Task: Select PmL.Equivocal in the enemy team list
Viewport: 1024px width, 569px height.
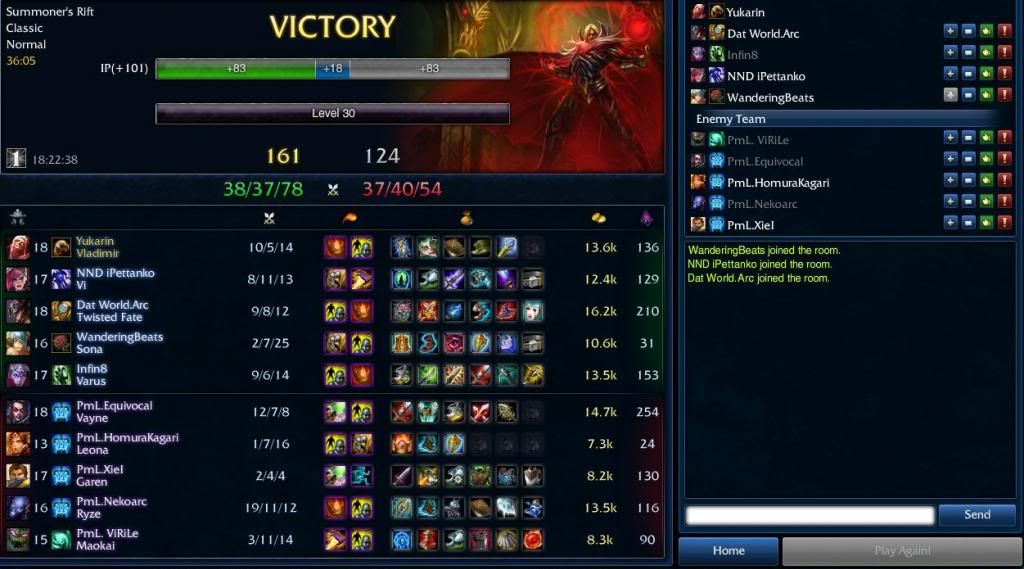Action: point(765,160)
